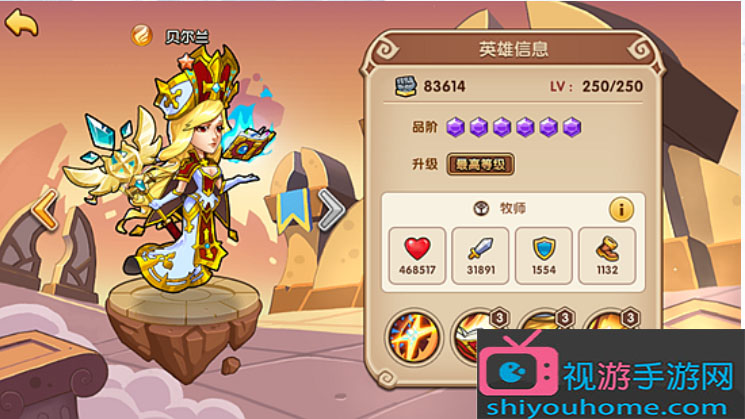This screenshot has width=745, height=419.
Task: Open the yellow info button for stats
Action: point(622,210)
